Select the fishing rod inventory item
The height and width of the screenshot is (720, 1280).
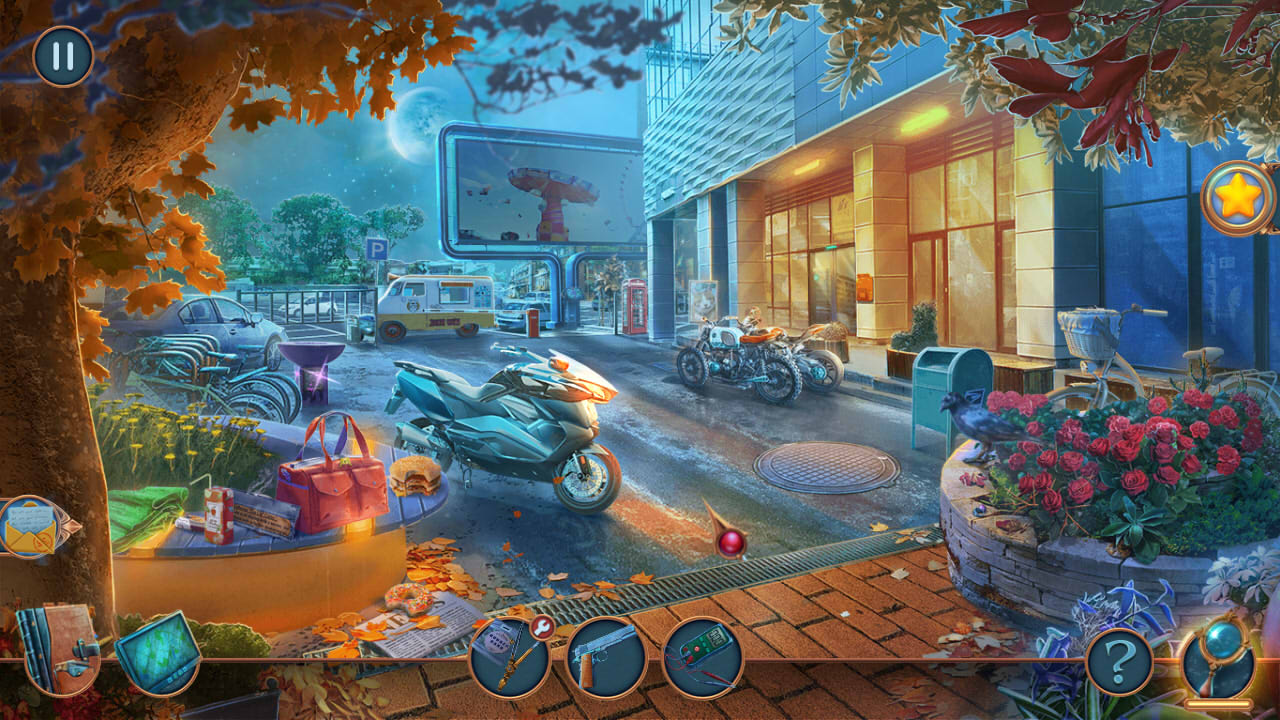pos(508,658)
